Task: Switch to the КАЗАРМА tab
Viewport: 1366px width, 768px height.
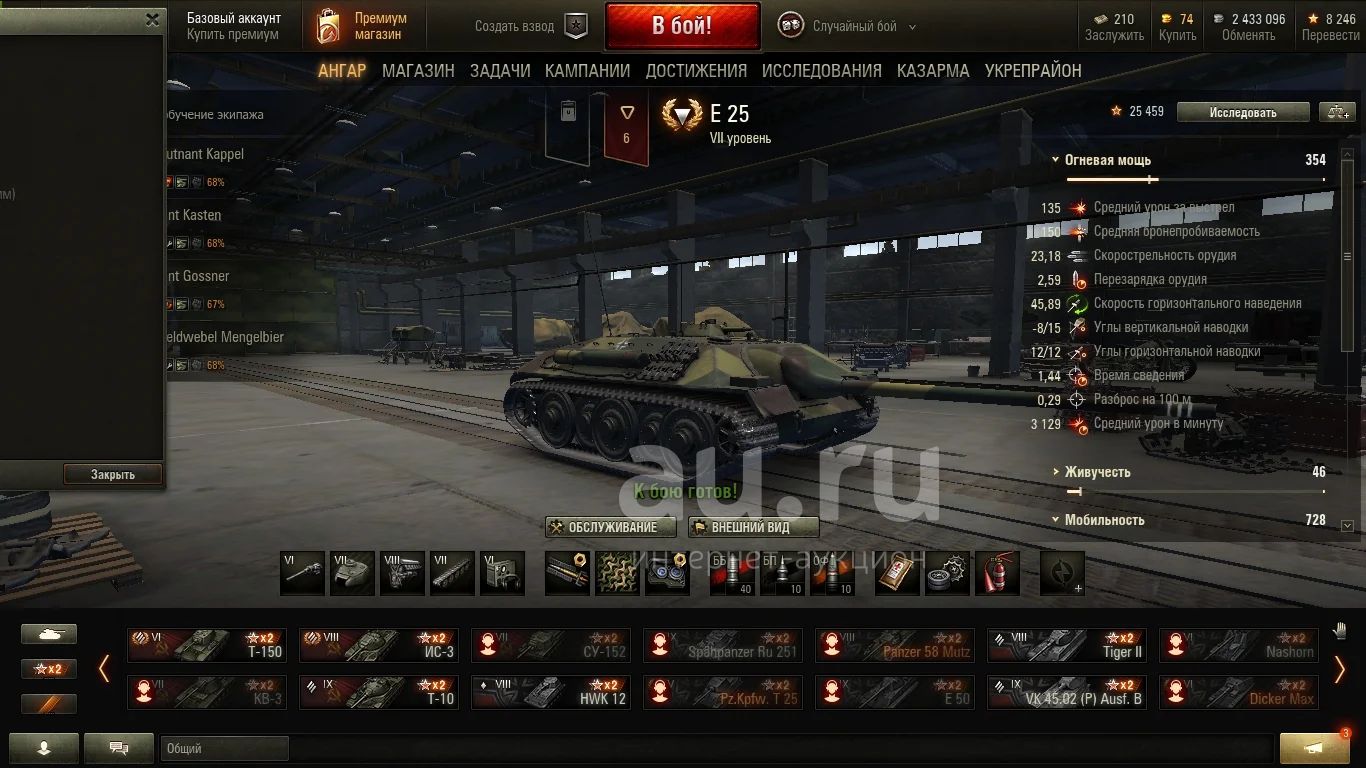Action: pos(933,71)
